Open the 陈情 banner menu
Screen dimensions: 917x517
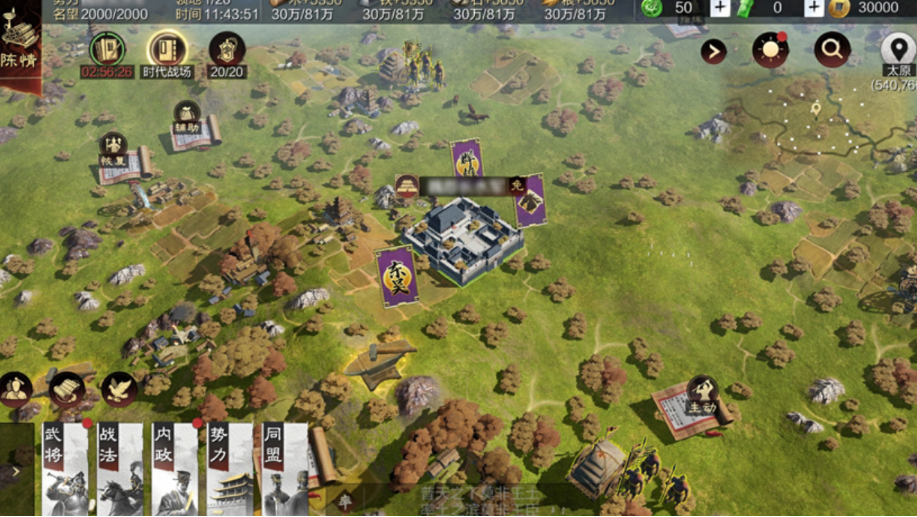20,45
